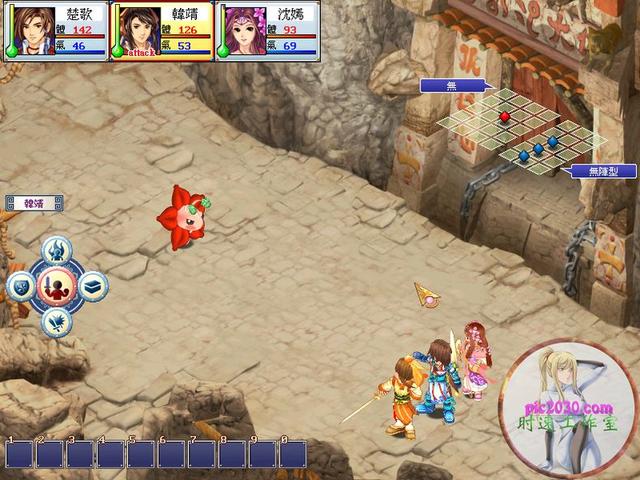
Task: Select the central sword attack command
Action: 57,287
